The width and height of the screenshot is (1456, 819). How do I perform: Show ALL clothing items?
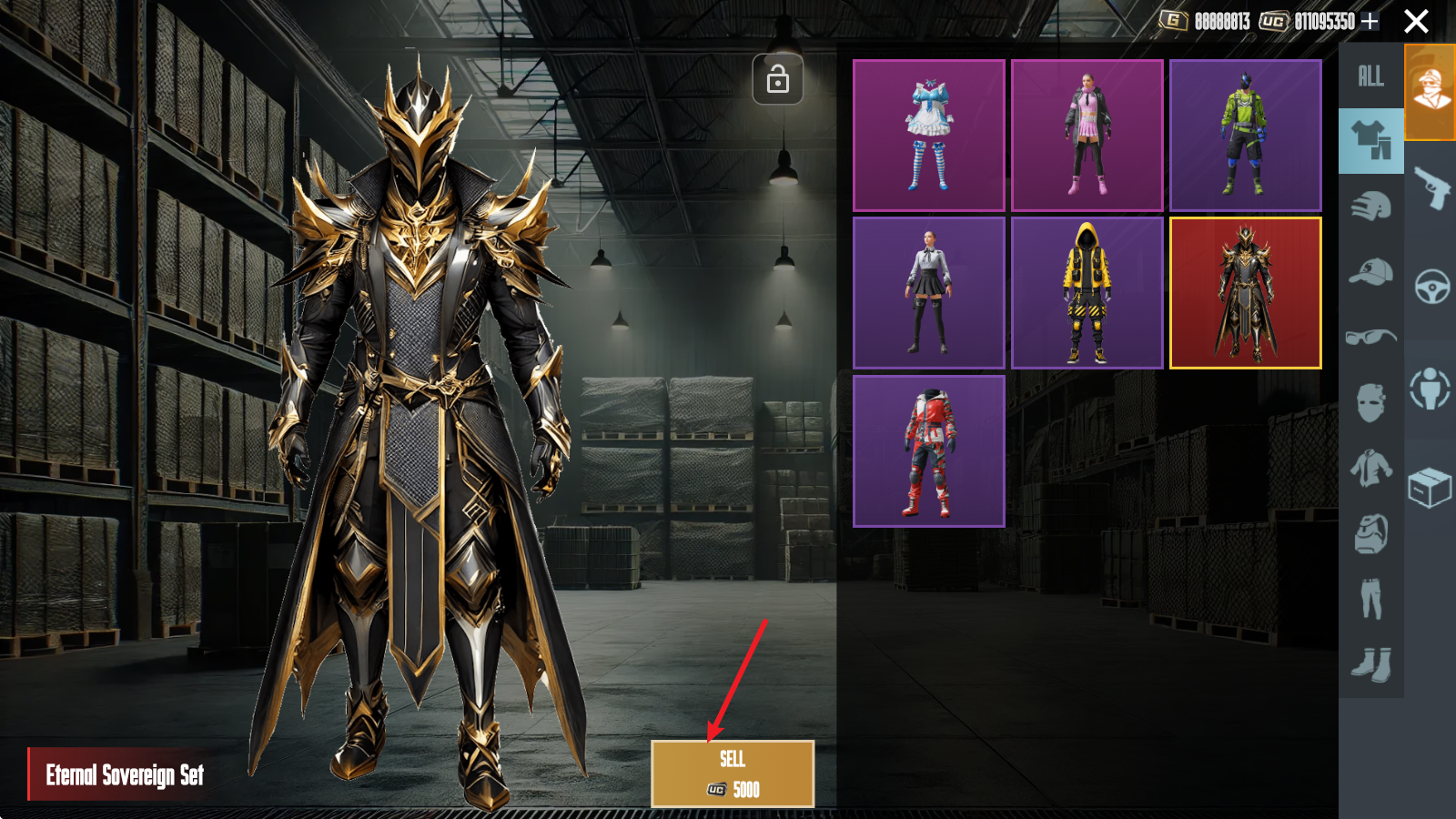[x=1370, y=76]
